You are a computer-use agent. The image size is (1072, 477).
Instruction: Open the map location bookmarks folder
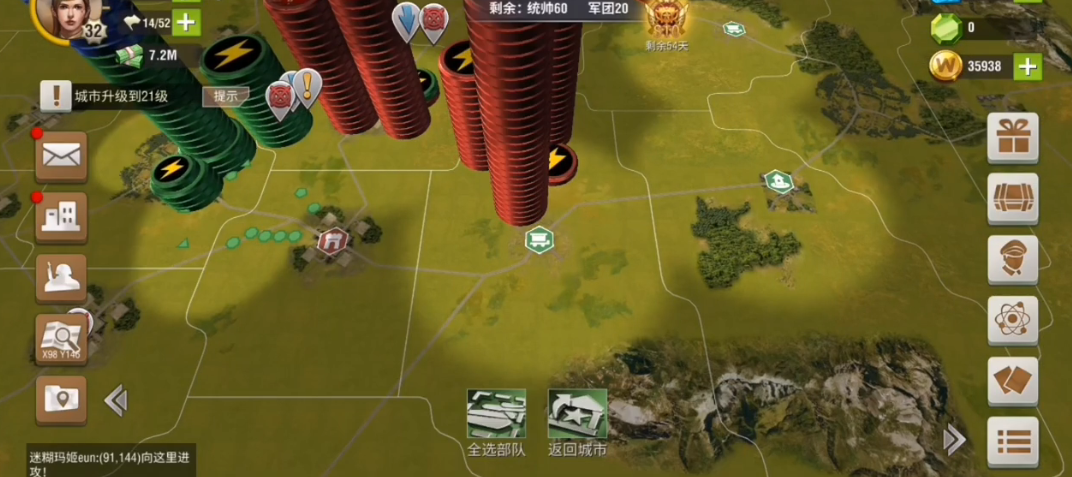tap(61, 399)
